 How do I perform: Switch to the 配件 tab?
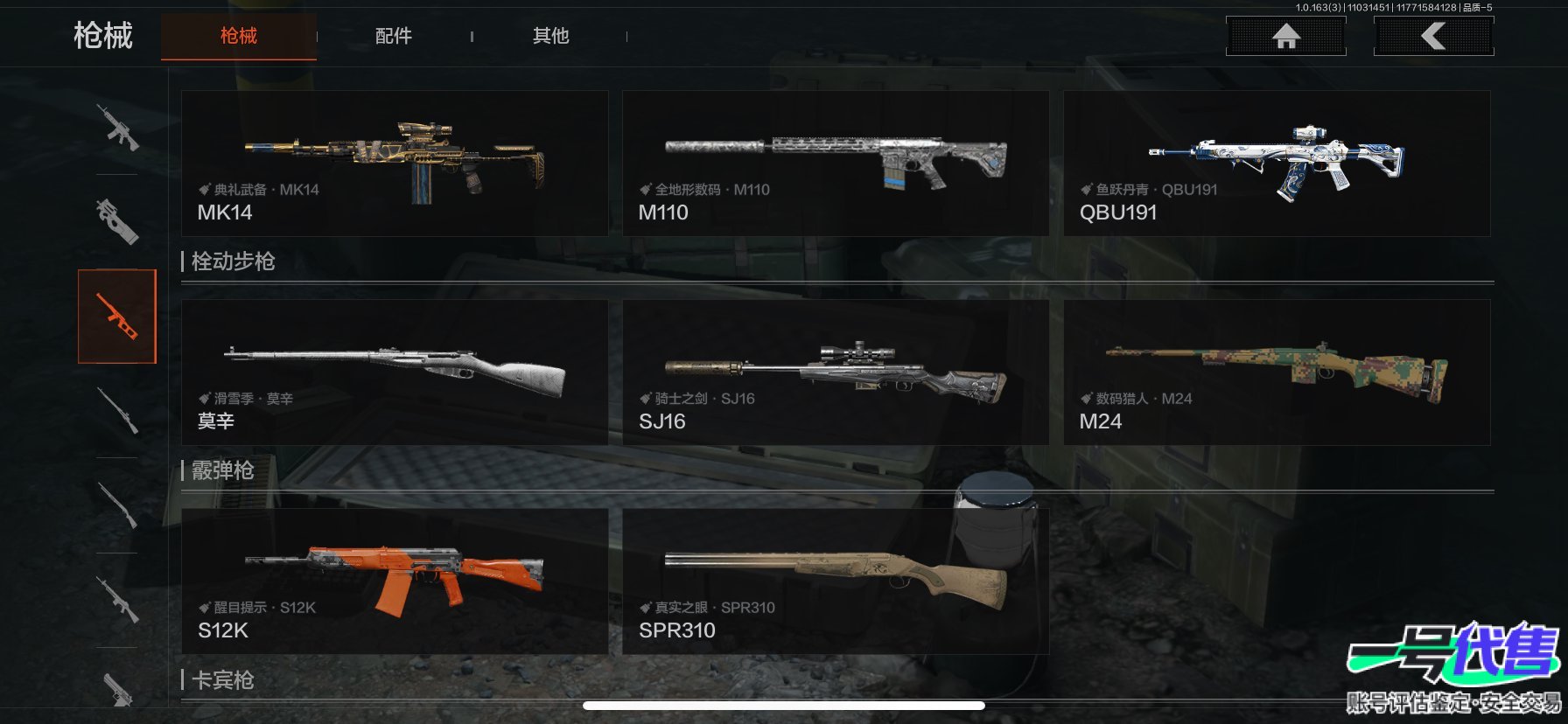pos(393,36)
